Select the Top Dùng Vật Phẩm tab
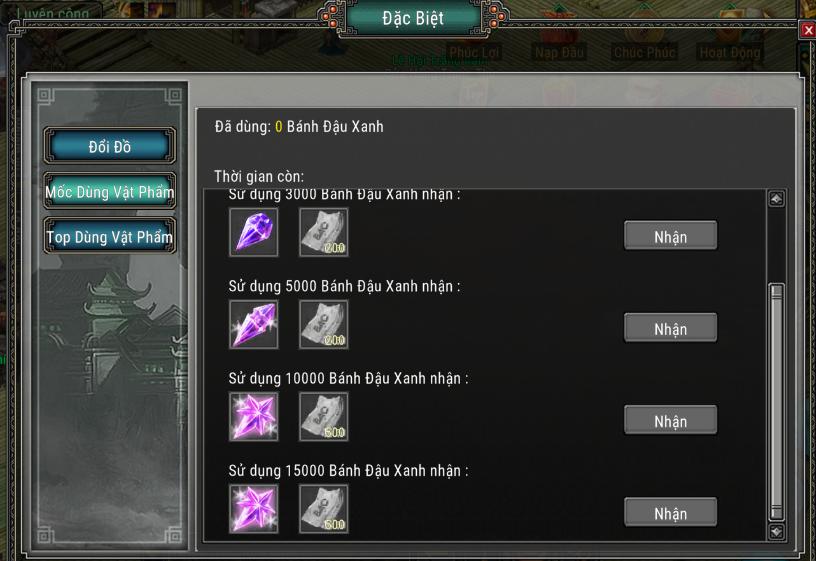This screenshot has height=561, width=816. pos(110,237)
